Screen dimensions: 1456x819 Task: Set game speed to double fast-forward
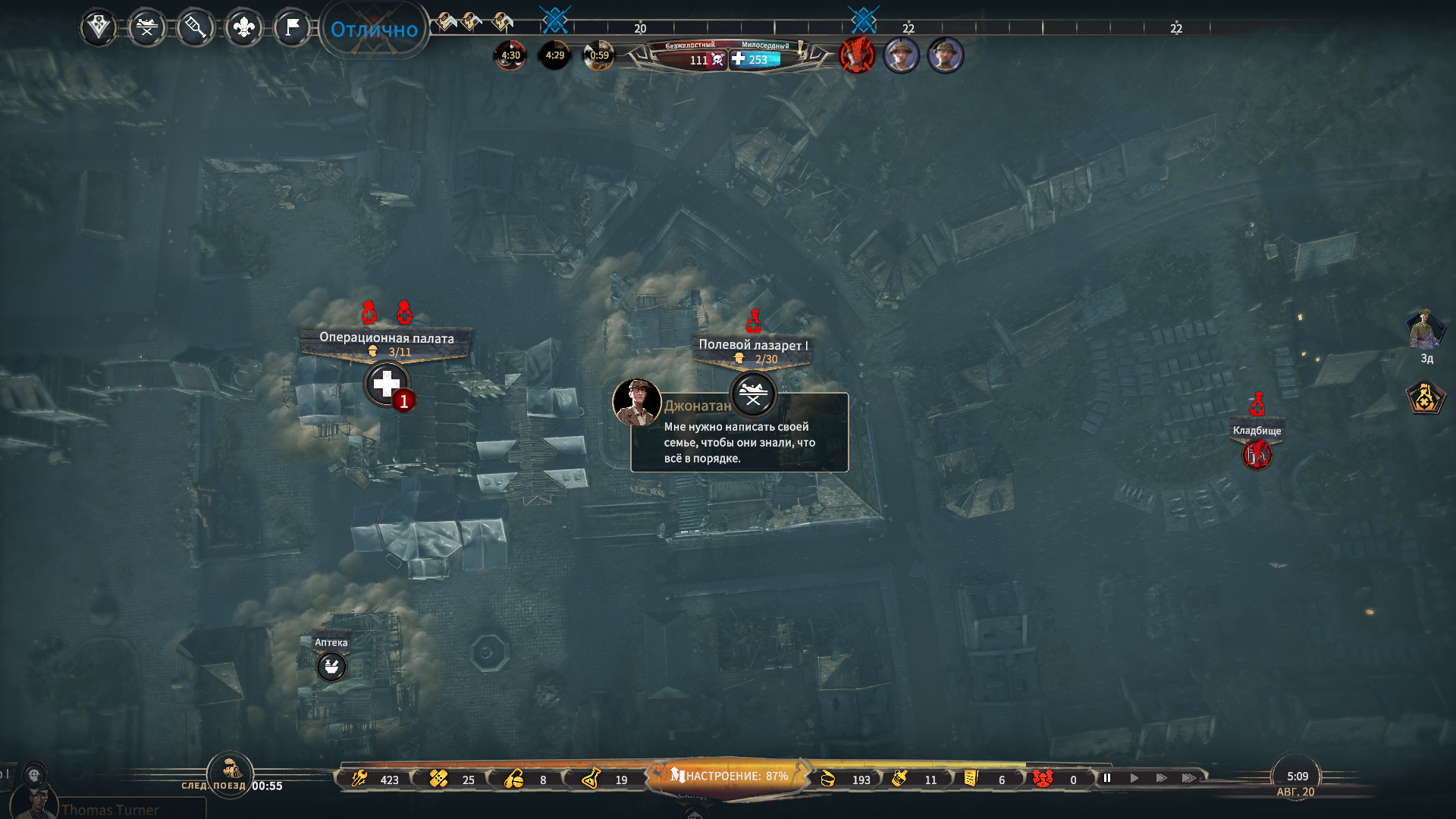[x=1161, y=778]
